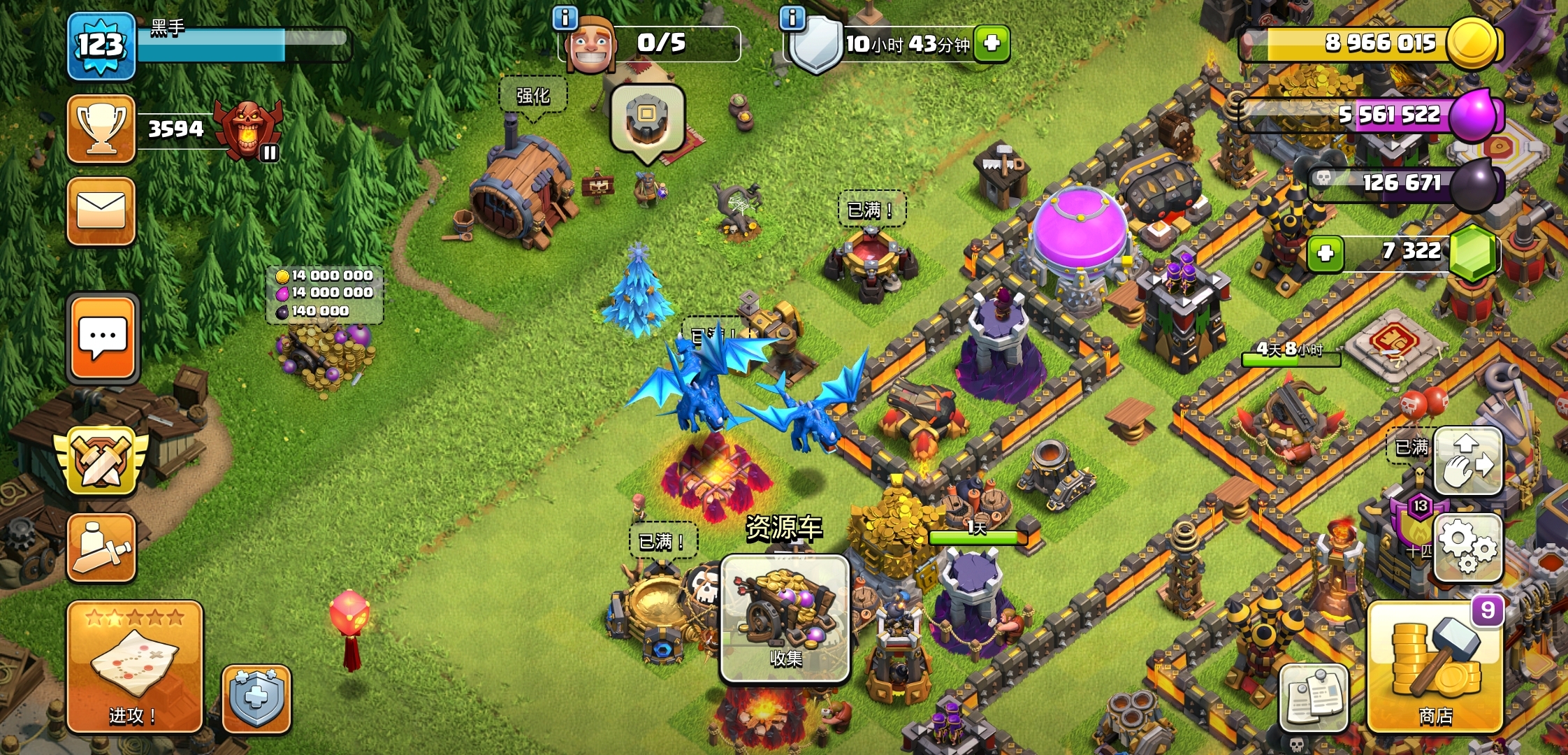
Task: Buy gems with the green plus
Action: [x=1325, y=253]
